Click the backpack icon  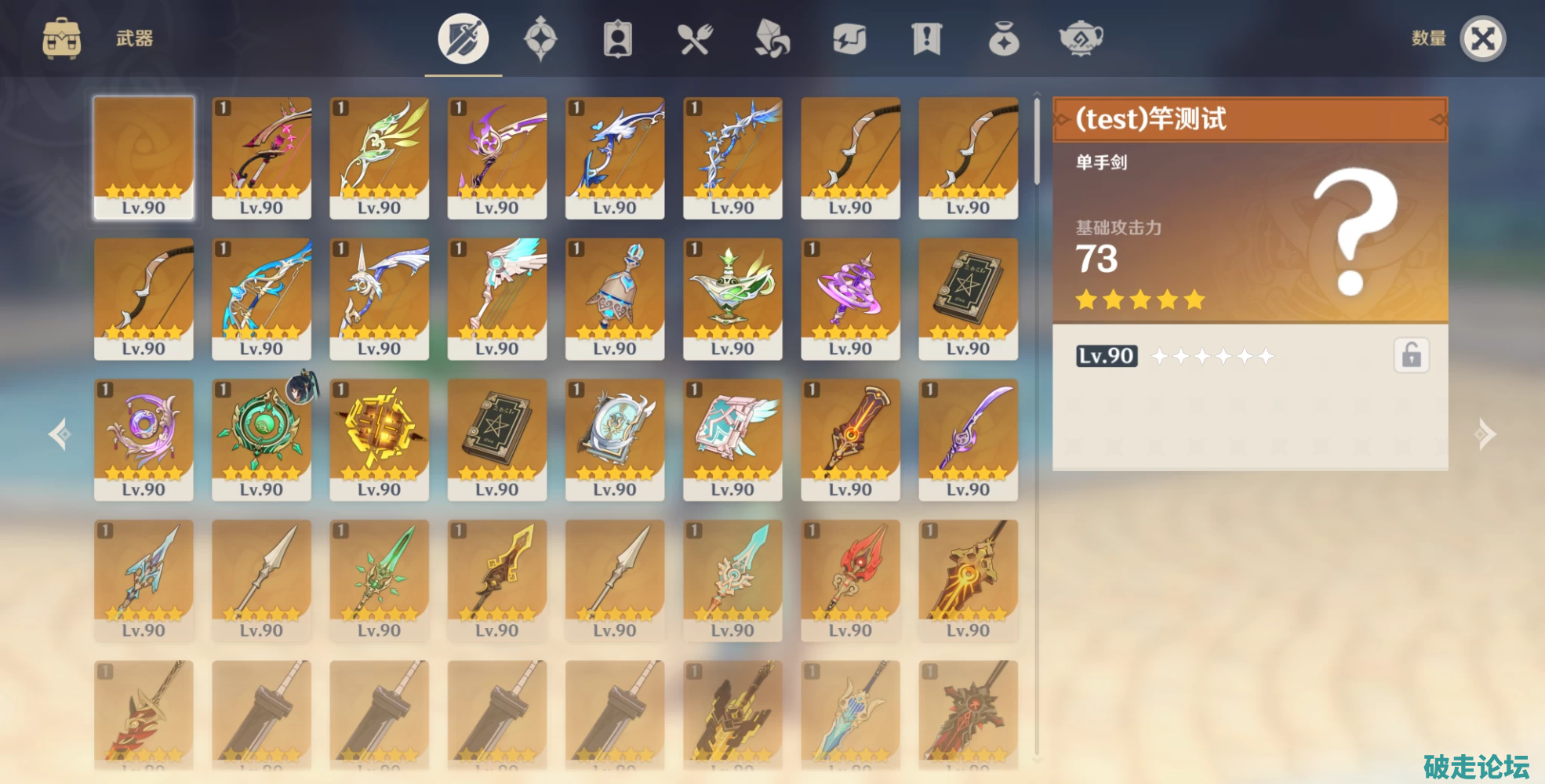click(61, 38)
